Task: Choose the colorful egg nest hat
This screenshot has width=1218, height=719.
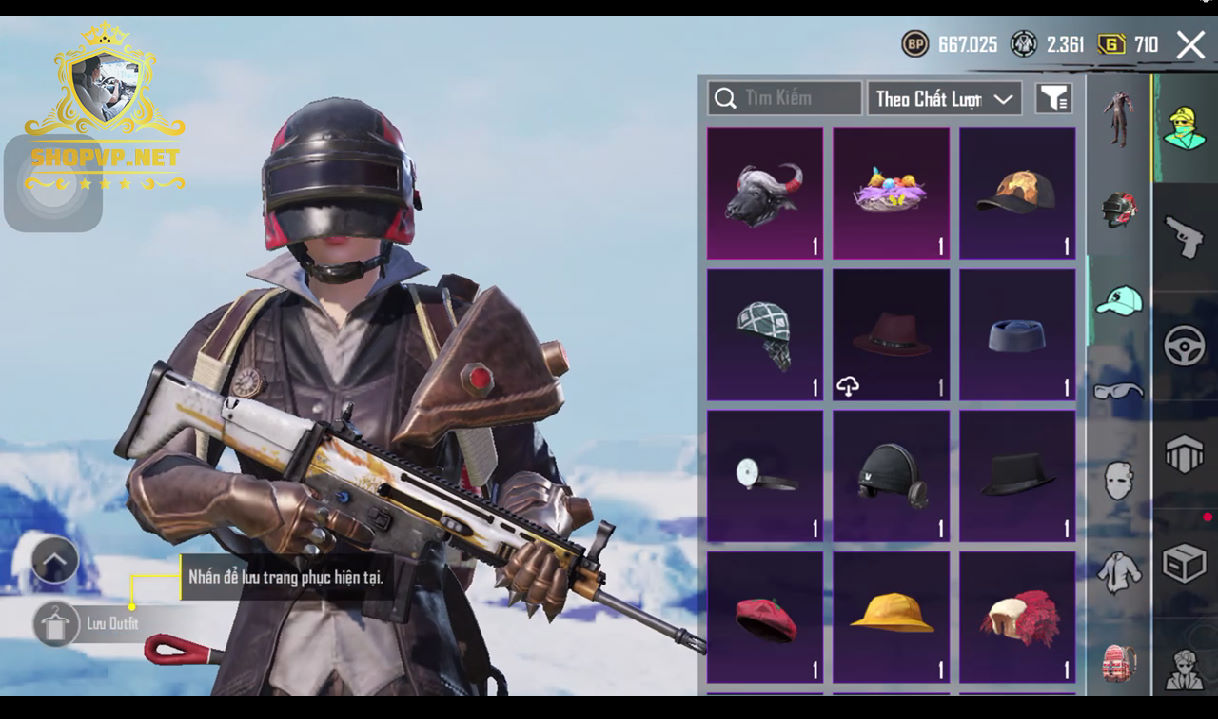Action: pos(891,193)
